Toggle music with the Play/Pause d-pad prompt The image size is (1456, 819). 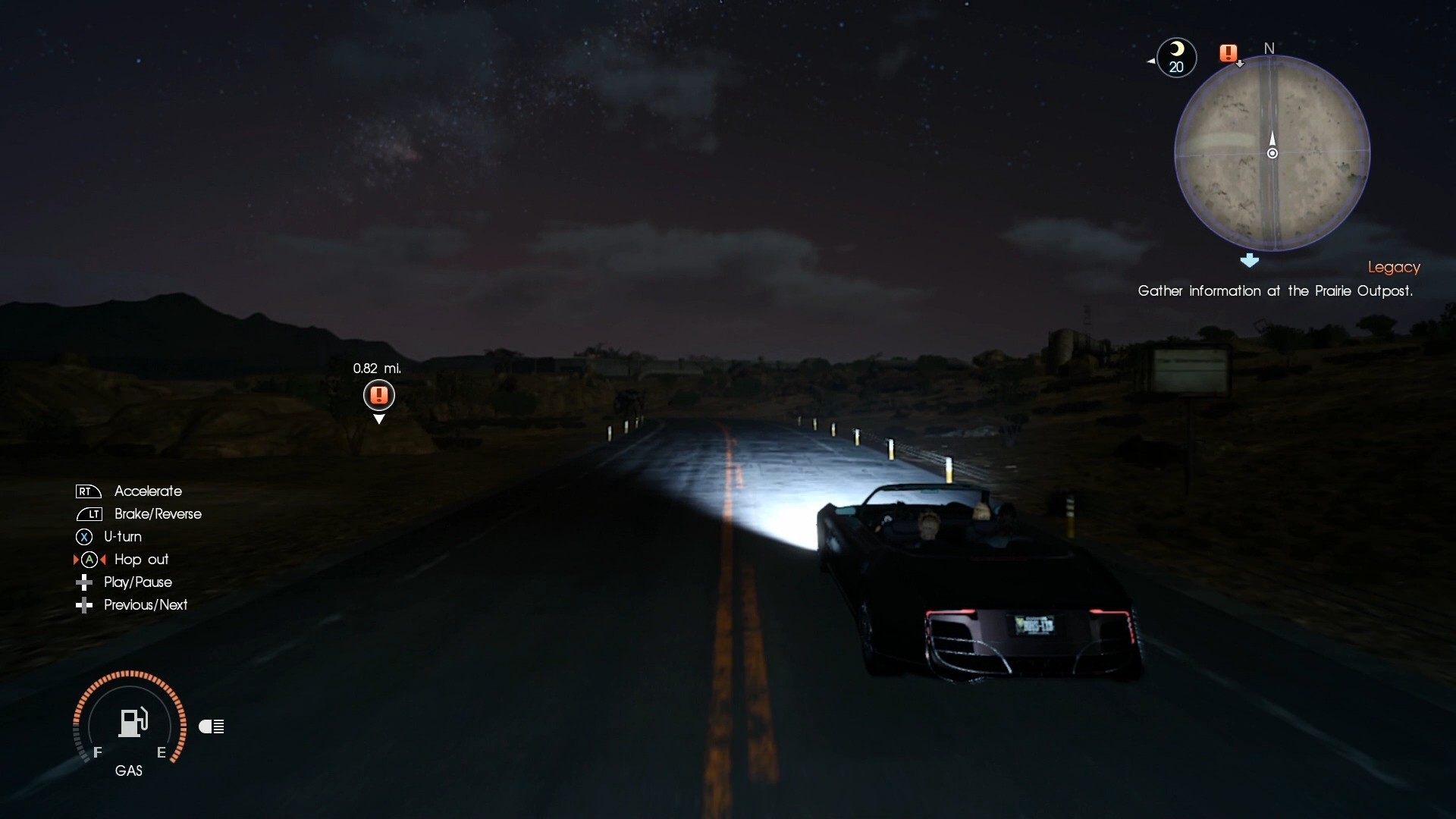coord(84,582)
